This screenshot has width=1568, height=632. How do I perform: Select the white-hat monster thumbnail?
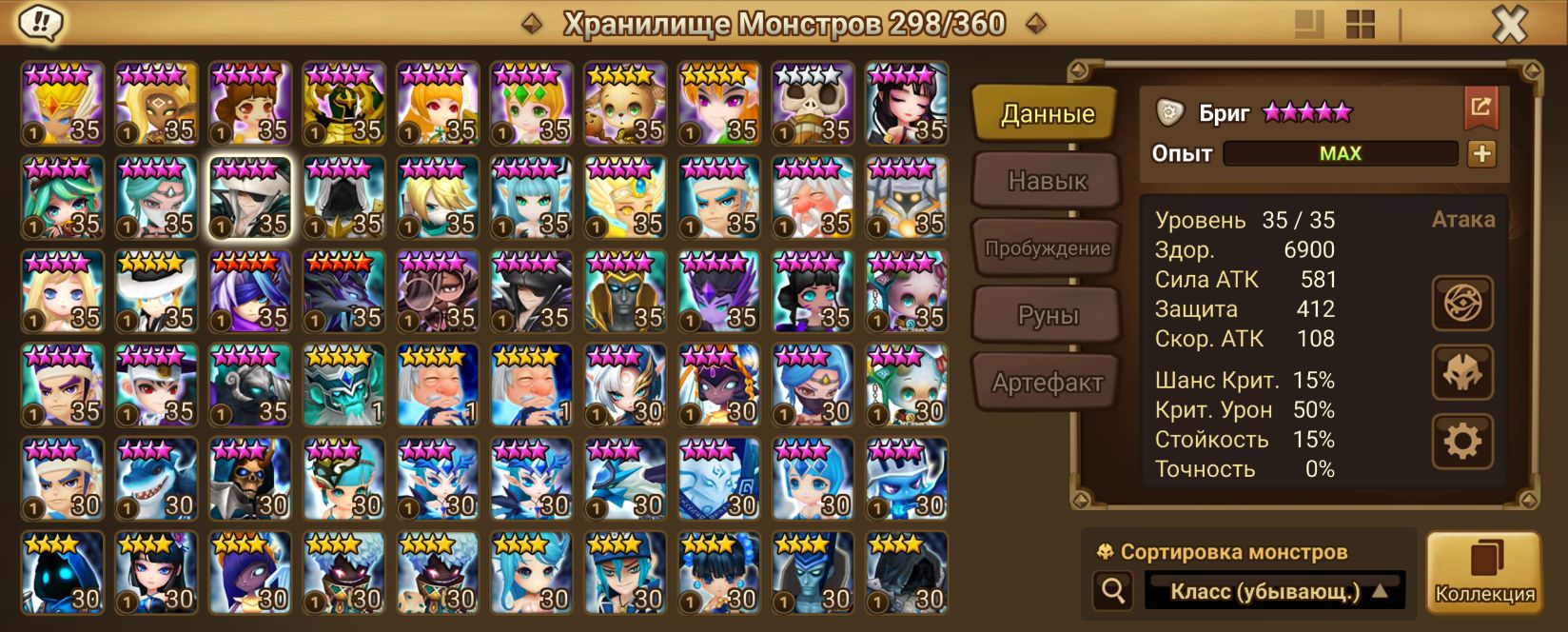click(156, 291)
